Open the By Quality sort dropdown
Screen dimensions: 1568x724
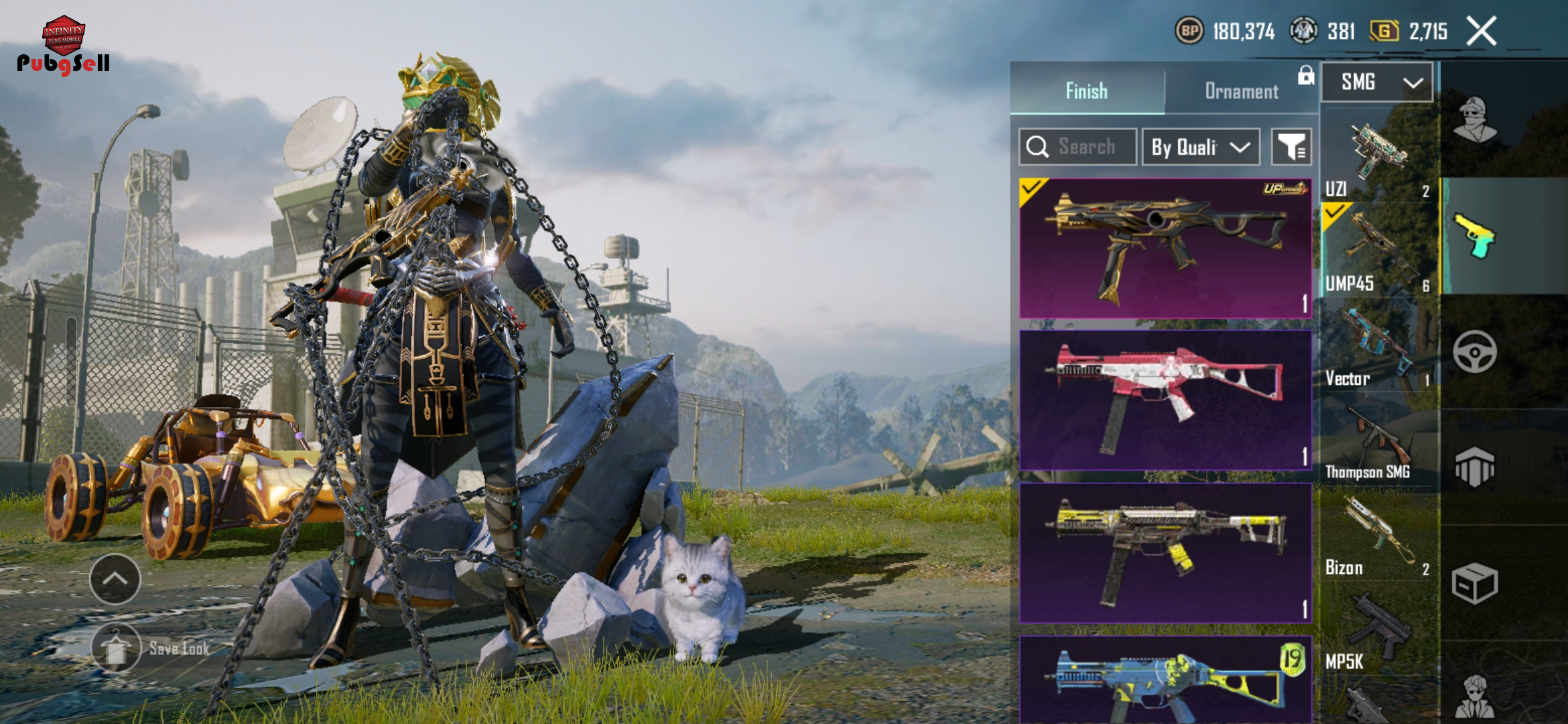(x=1200, y=147)
